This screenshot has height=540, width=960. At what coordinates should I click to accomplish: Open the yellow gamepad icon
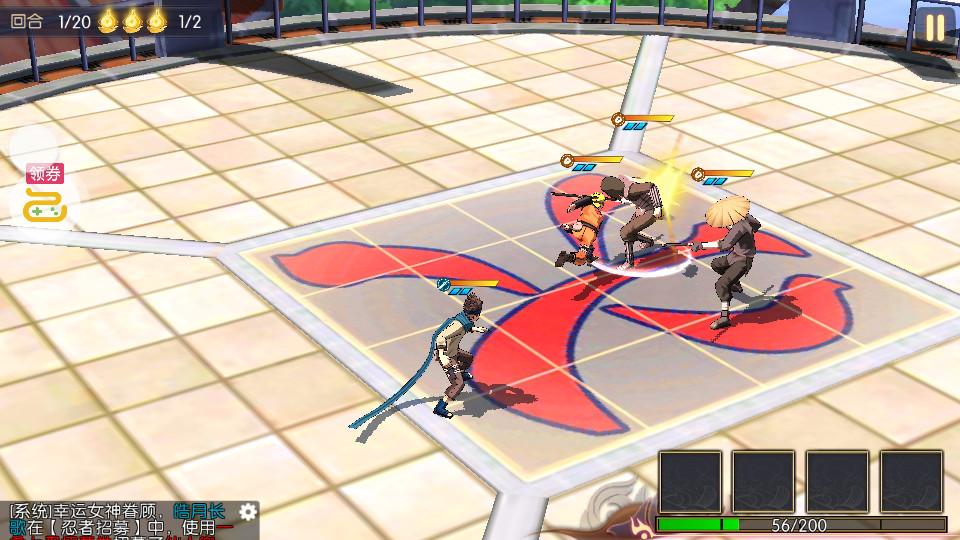coord(45,207)
